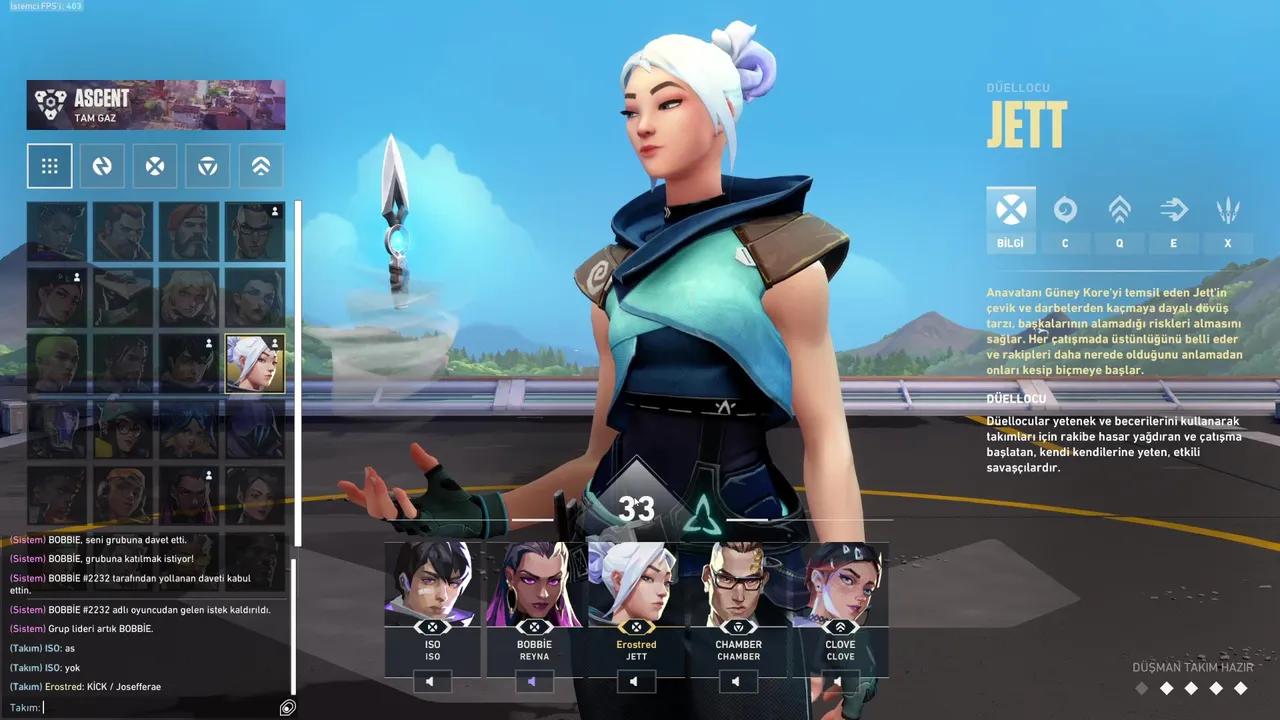
Task: Select Jett from the agent grid
Action: 255,363
